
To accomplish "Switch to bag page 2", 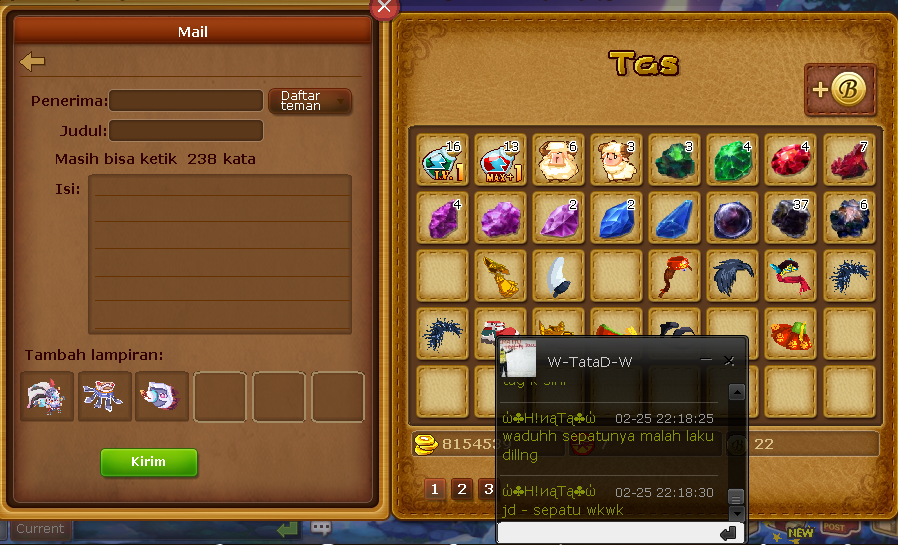I will coord(461,489).
